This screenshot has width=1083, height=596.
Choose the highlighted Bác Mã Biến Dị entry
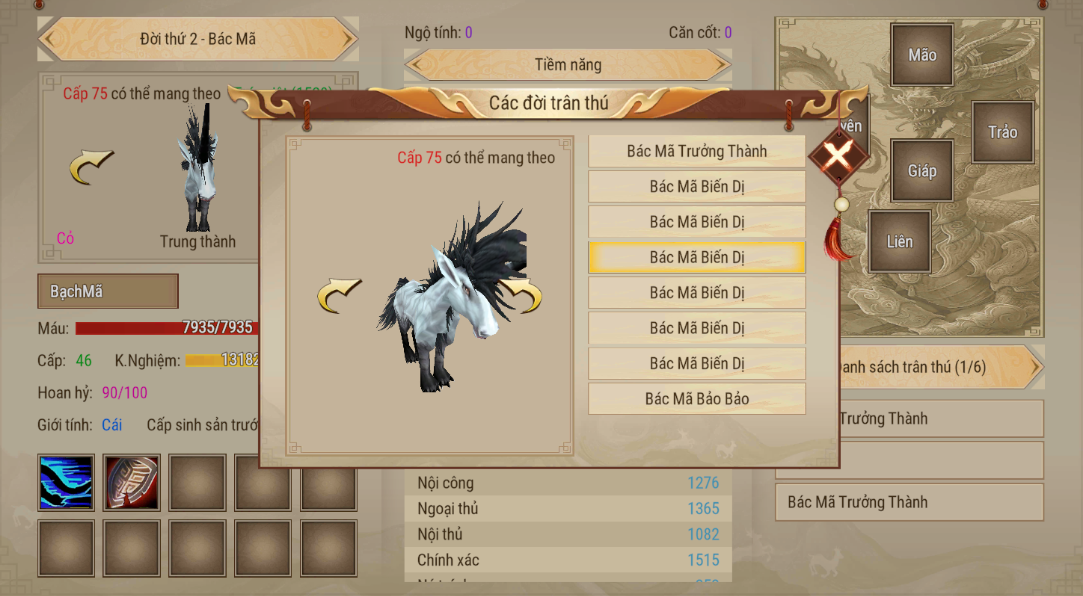(696, 257)
